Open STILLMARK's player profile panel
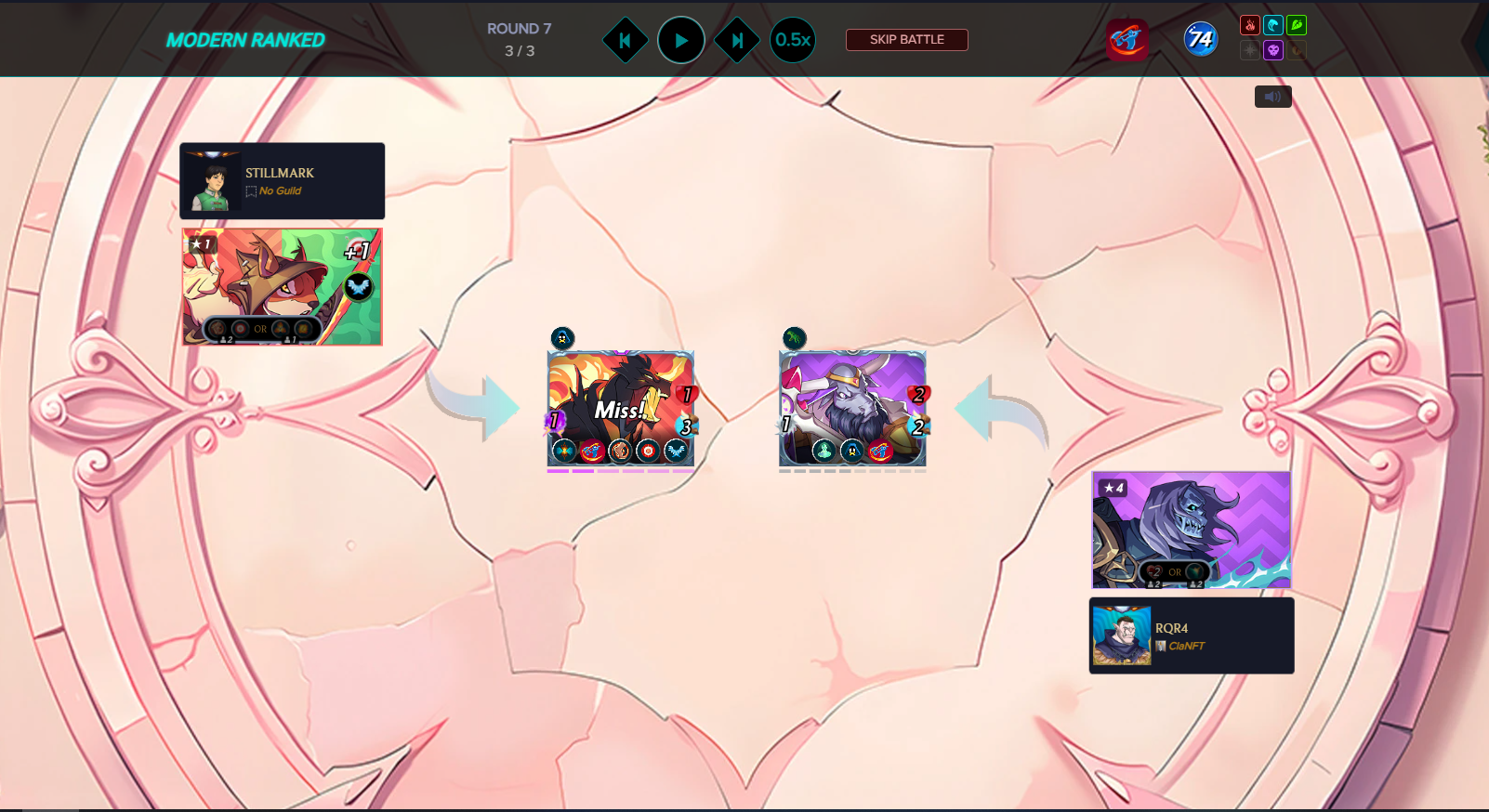The image size is (1489, 812). 282,181
